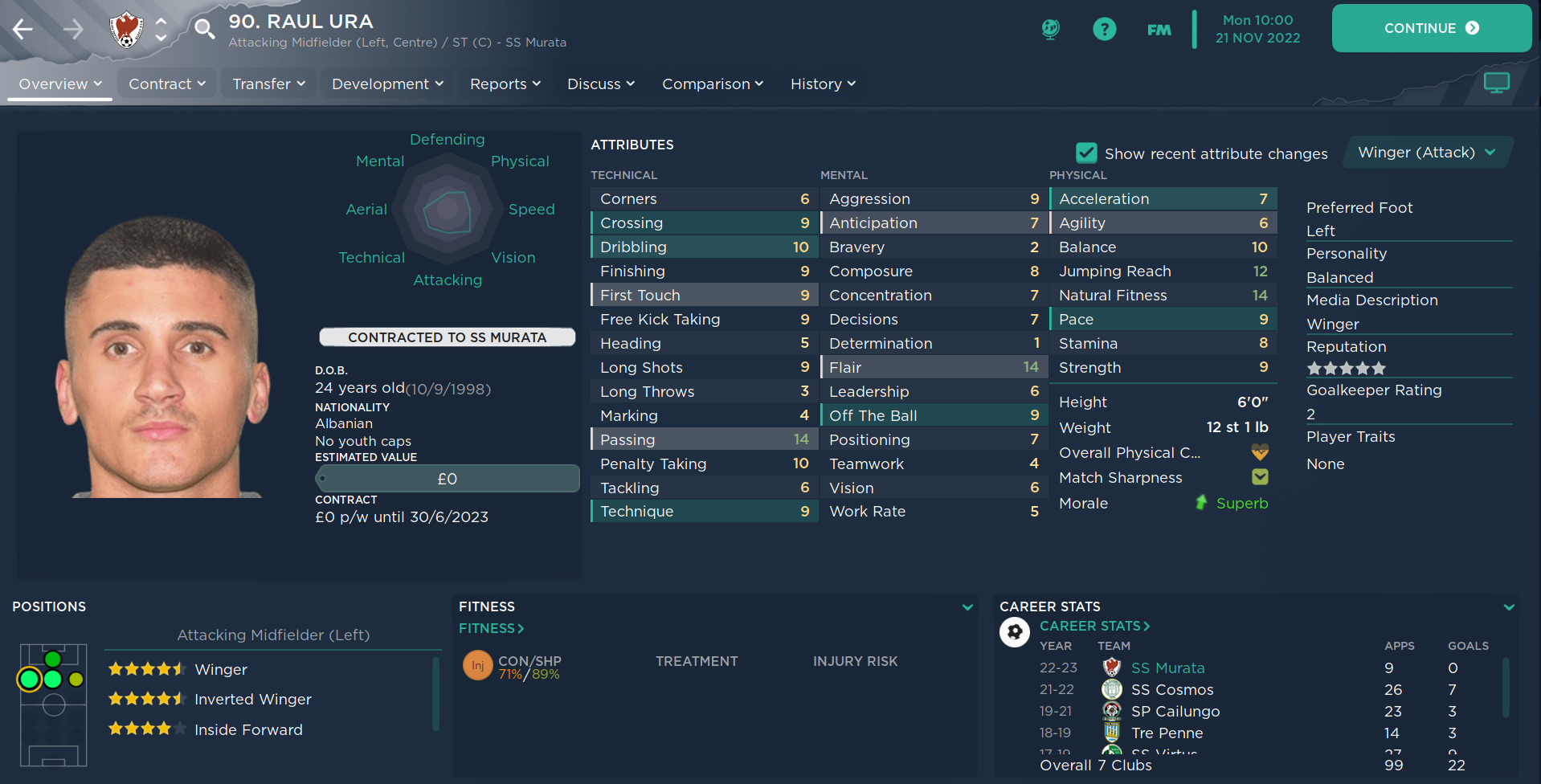Click the Overall Physical Condition heart icon
The height and width of the screenshot is (784, 1541).
[x=1259, y=452]
